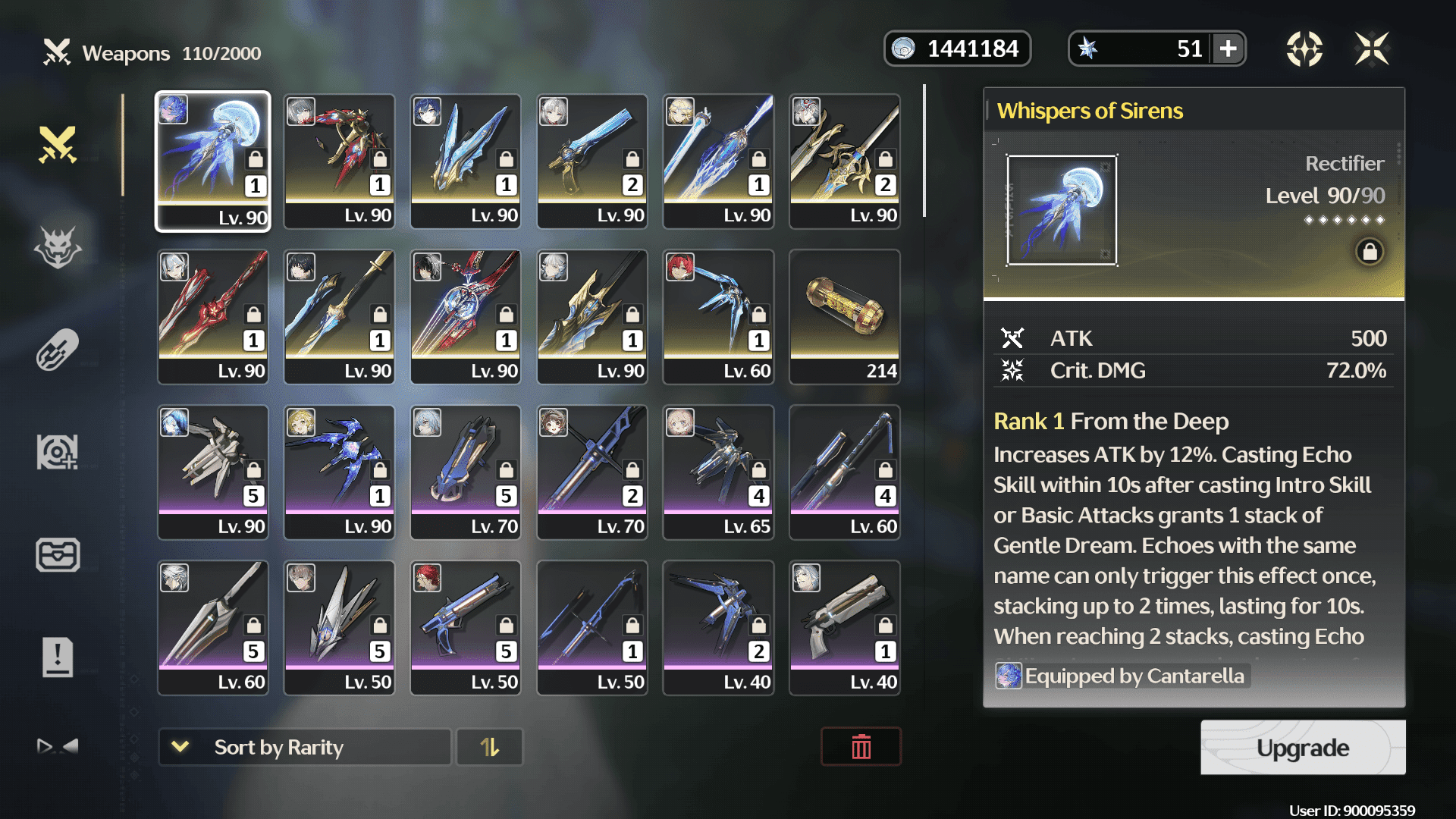This screenshot has width=1456, height=819.
Task: Upgrade the Whispers of Sirens weapon
Action: (1302, 748)
